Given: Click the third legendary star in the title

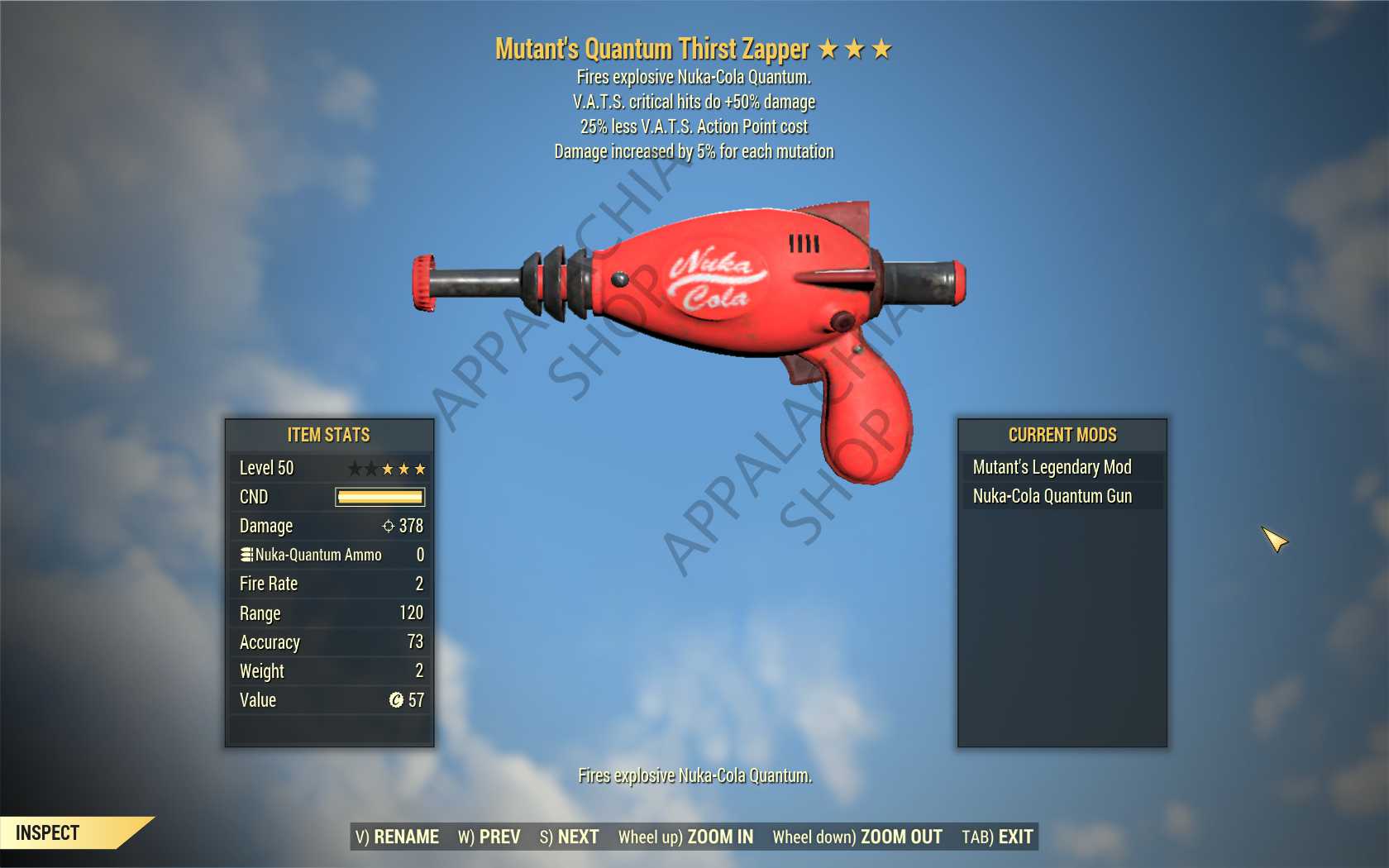Looking at the screenshot, I should (x=881, y=49).
